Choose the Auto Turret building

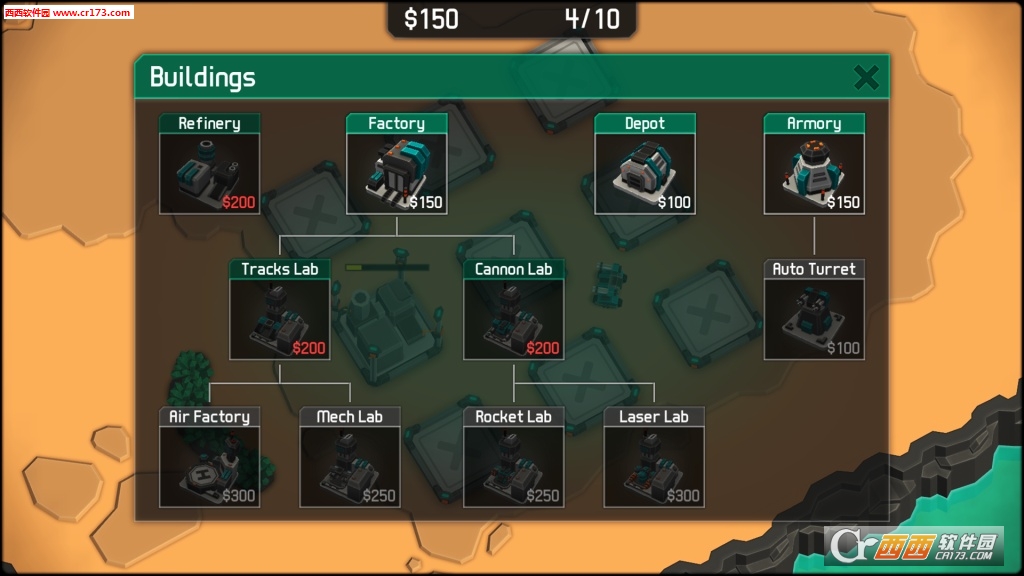click(814, 310)
